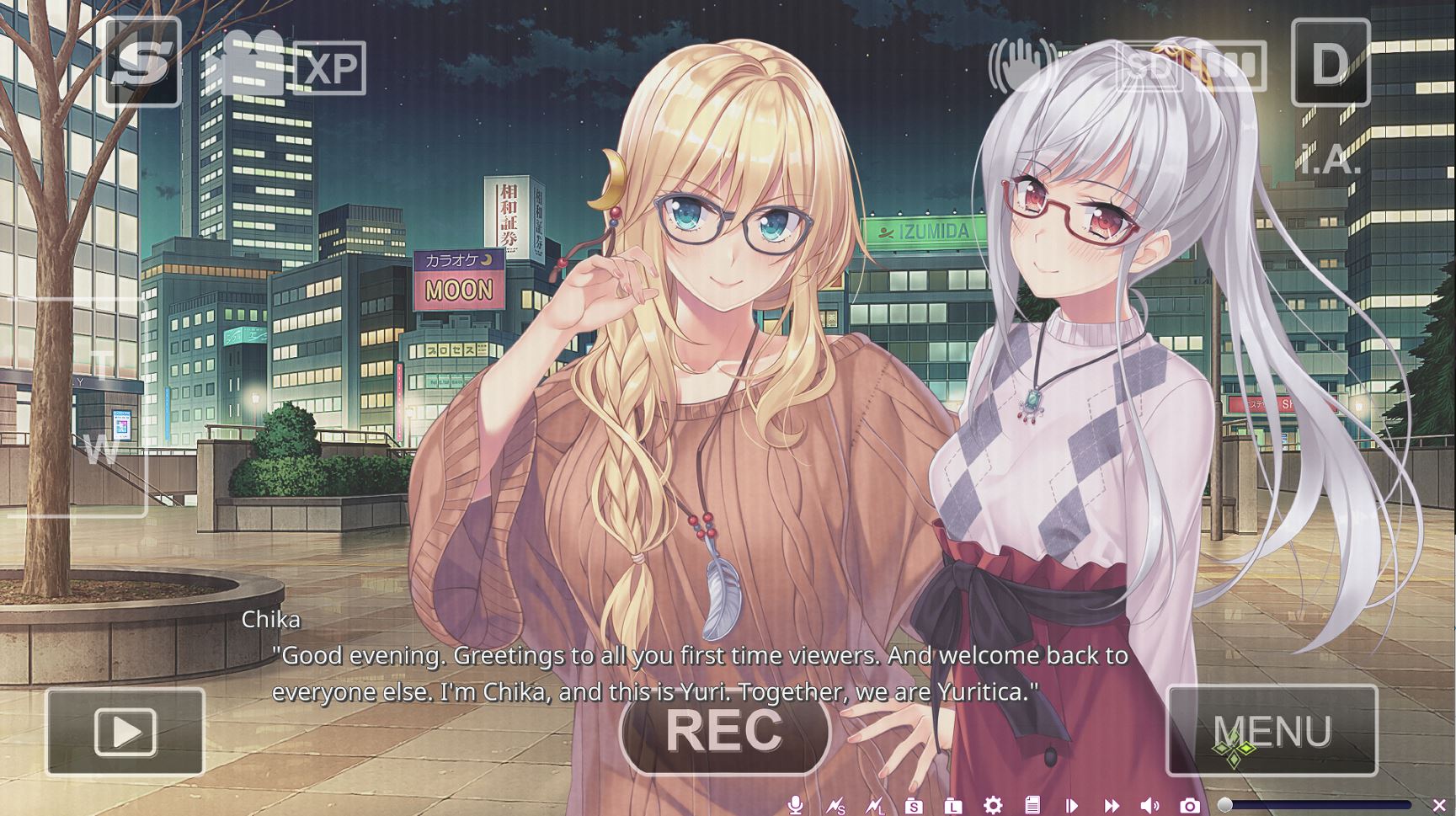The height and width of the screenshot is (816, 1456).
Task: Open the load menu folder icon
Action: 953,806
